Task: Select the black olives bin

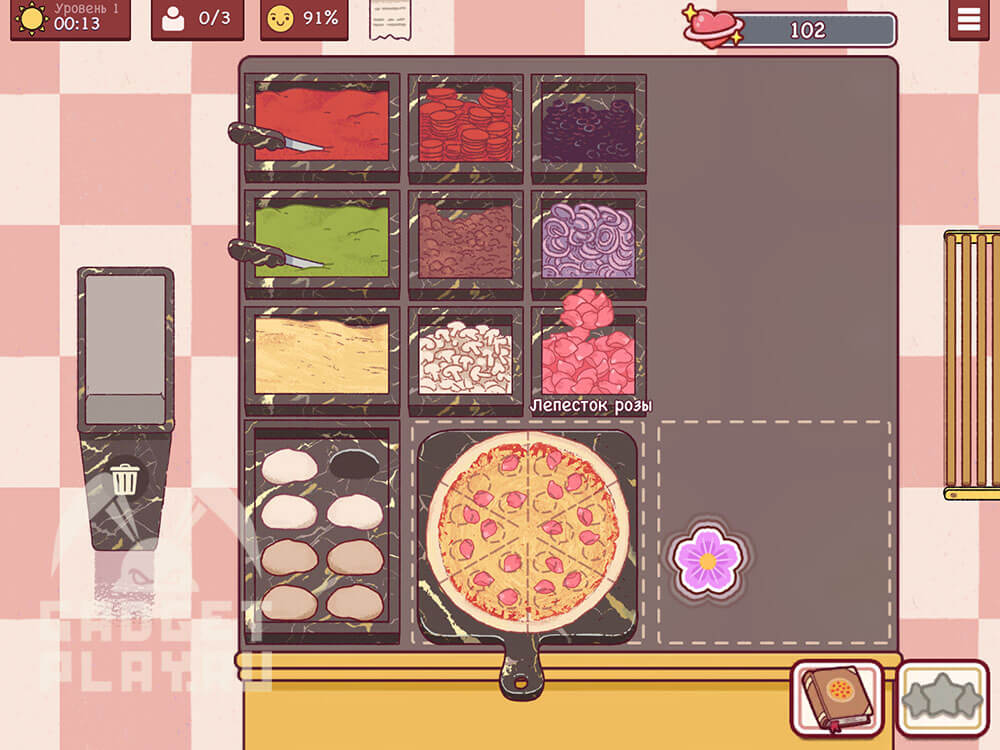Action: (x=588, y=125)
